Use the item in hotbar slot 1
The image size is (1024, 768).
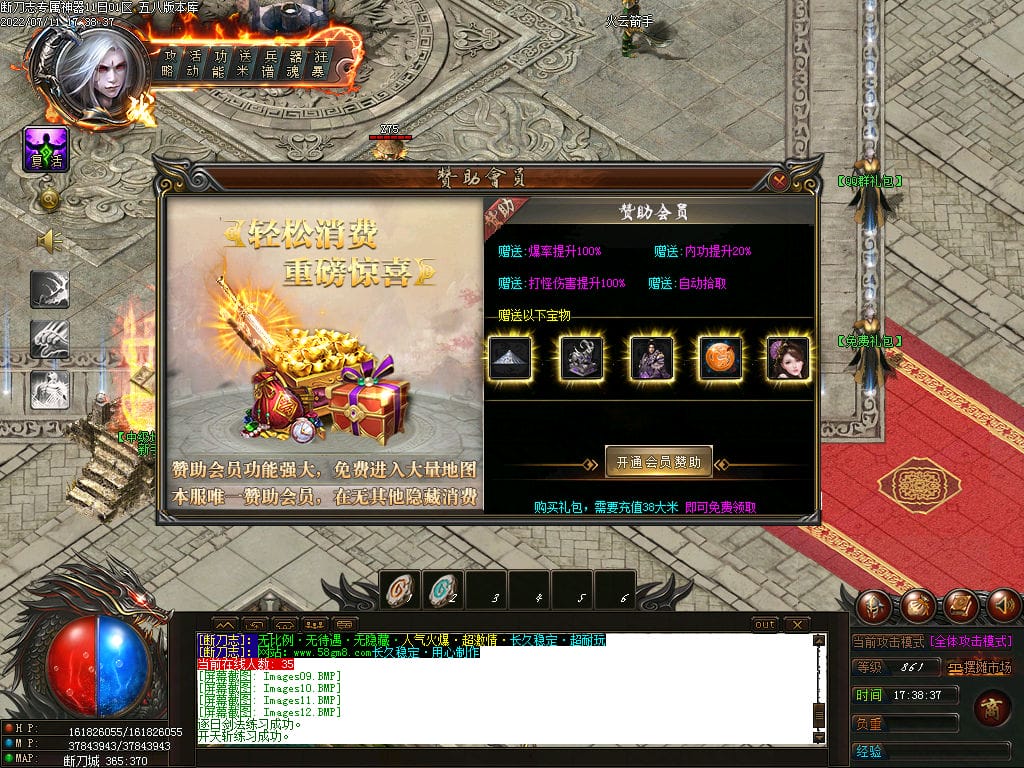(400, 592)
